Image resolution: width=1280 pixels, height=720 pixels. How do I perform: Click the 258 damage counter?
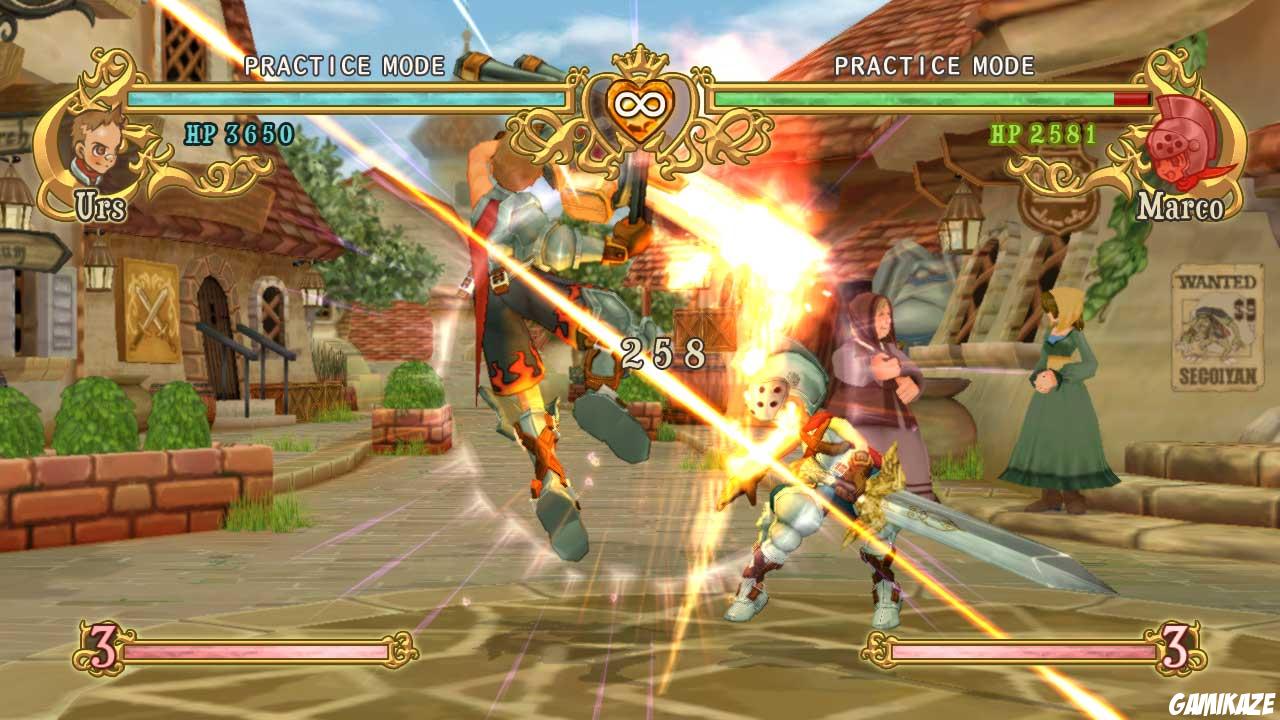[664, 352]
